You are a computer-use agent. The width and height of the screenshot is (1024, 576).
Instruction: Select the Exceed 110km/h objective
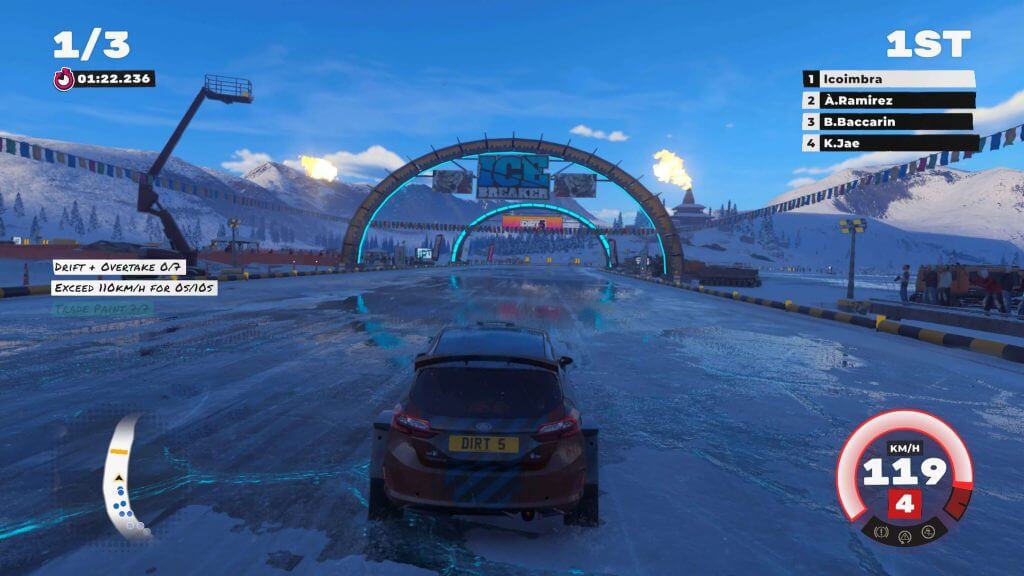pos(137,288)
